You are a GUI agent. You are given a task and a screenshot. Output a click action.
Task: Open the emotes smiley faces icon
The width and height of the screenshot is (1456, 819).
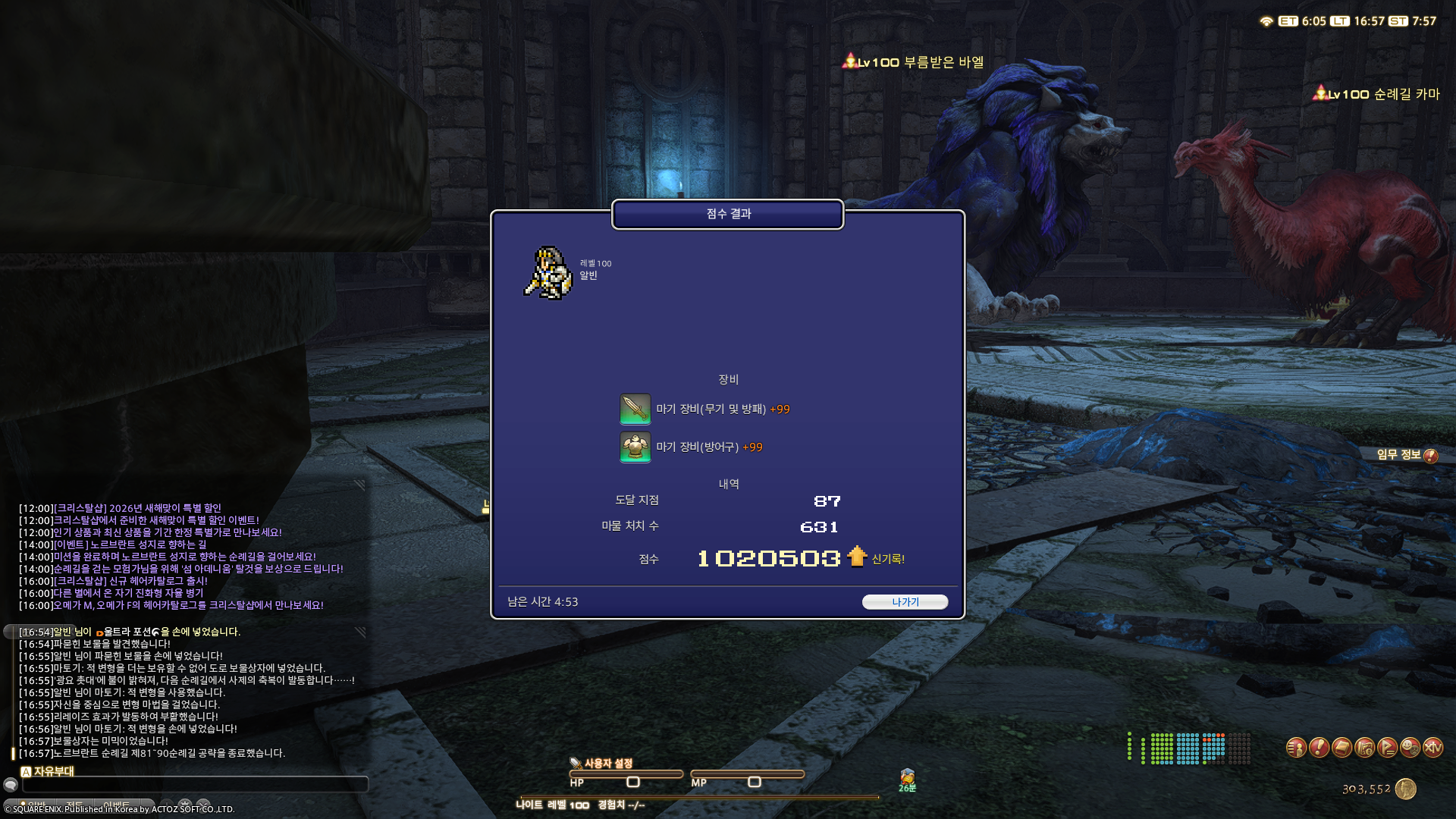point(1410,748)
